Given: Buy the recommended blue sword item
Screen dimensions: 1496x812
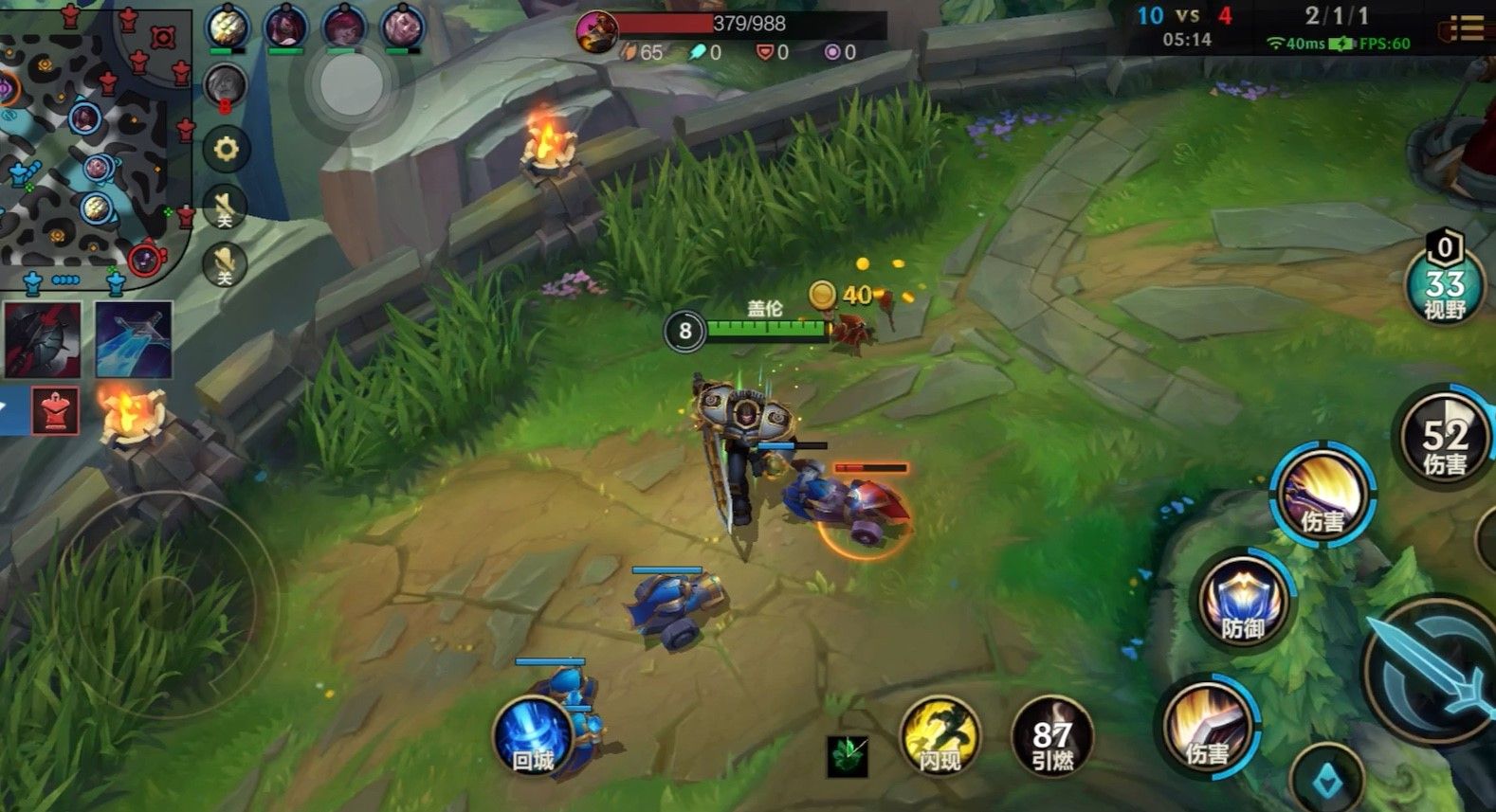Looking at the screenshot, I should coord(134,340).
